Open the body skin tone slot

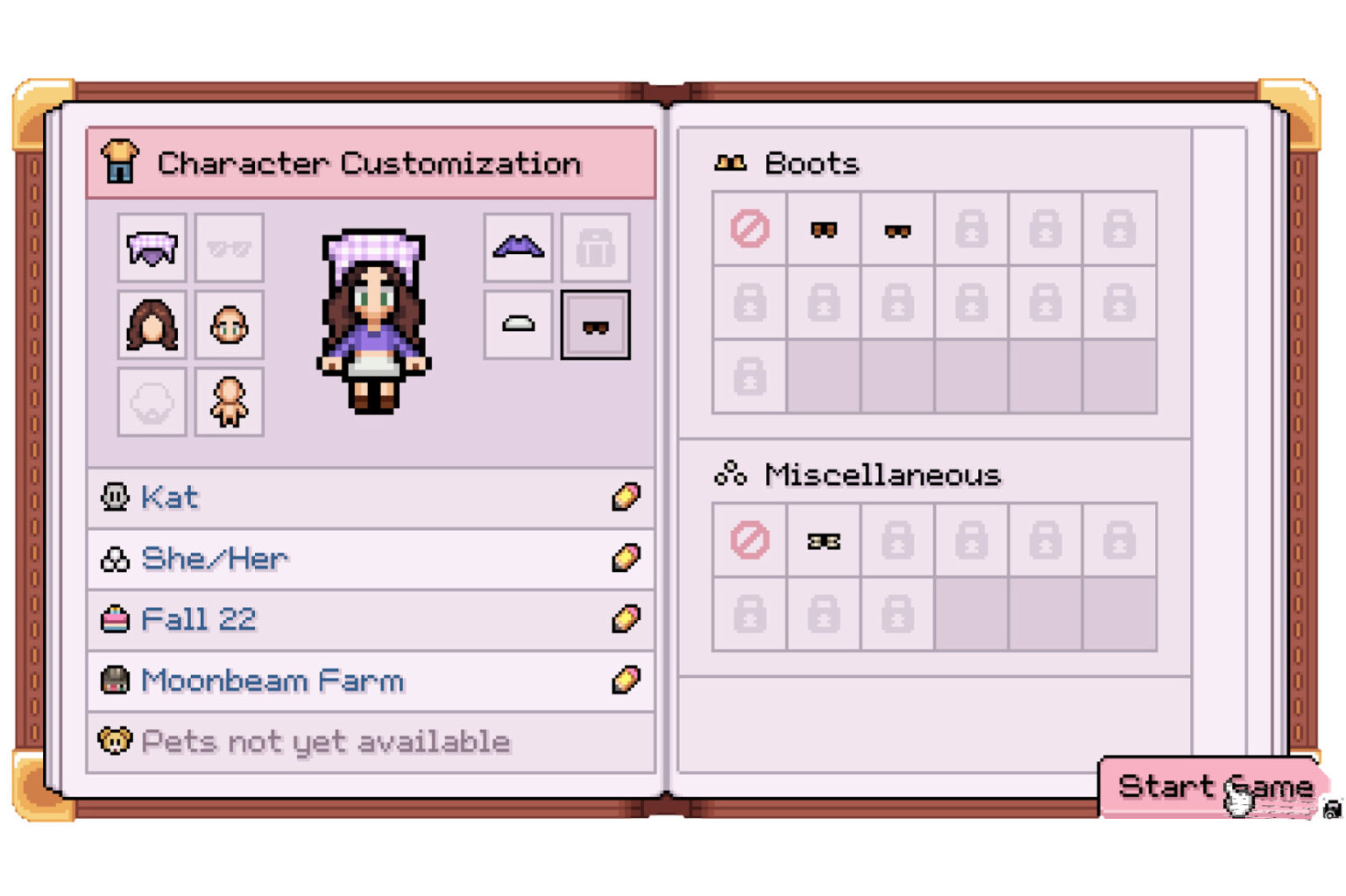tap(230, 402)
